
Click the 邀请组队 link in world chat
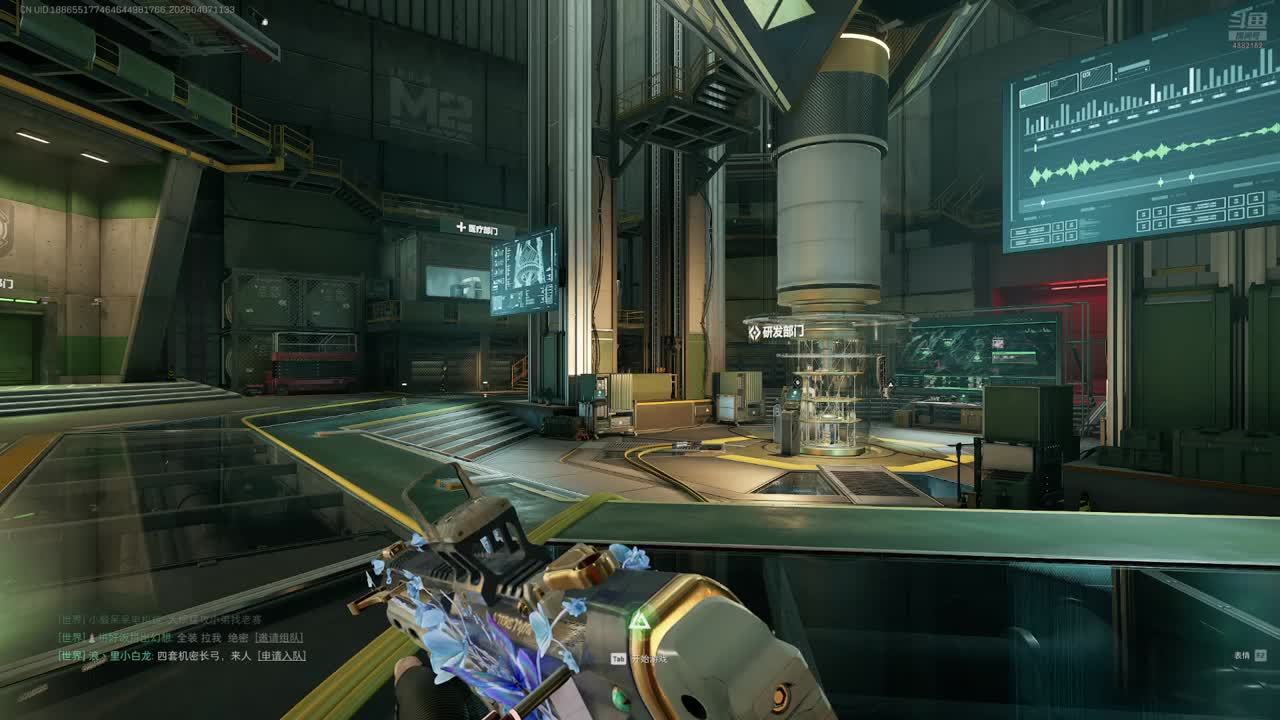point(278,637)
